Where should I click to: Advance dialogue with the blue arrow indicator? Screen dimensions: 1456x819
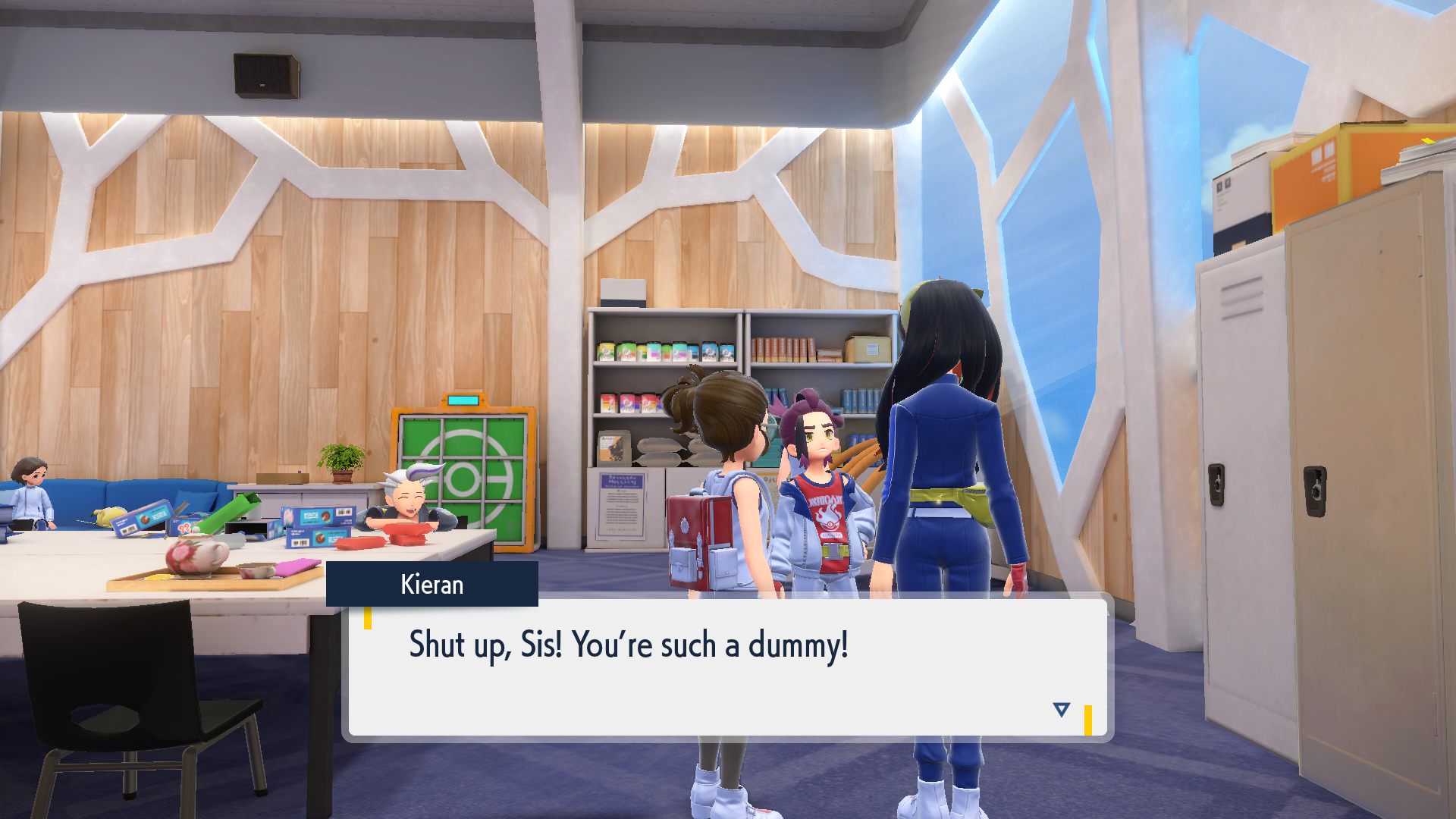coord(1061,710)
